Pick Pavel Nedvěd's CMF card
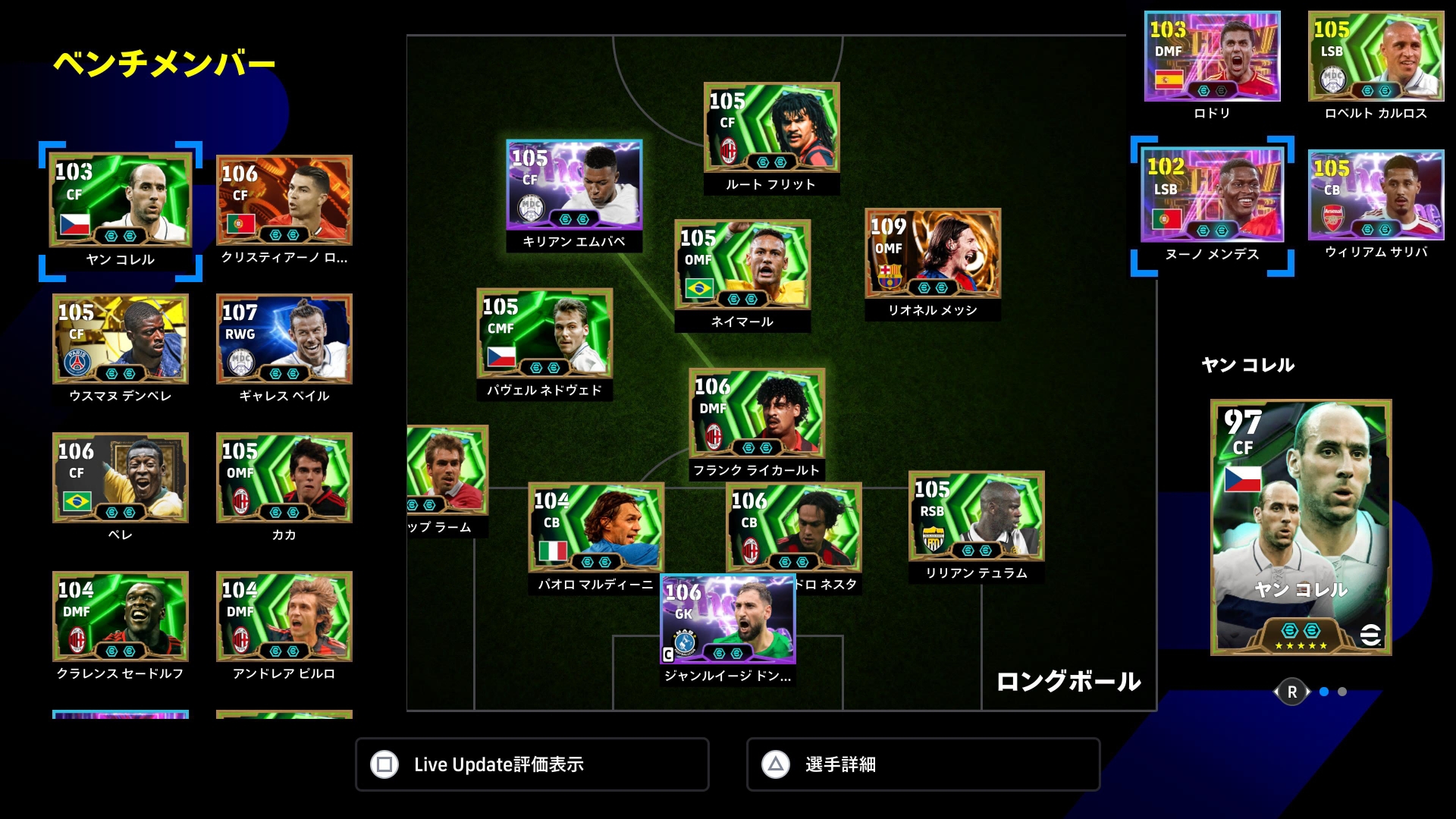This screenshot has width=1456, height=819. [x=544, y=334]
